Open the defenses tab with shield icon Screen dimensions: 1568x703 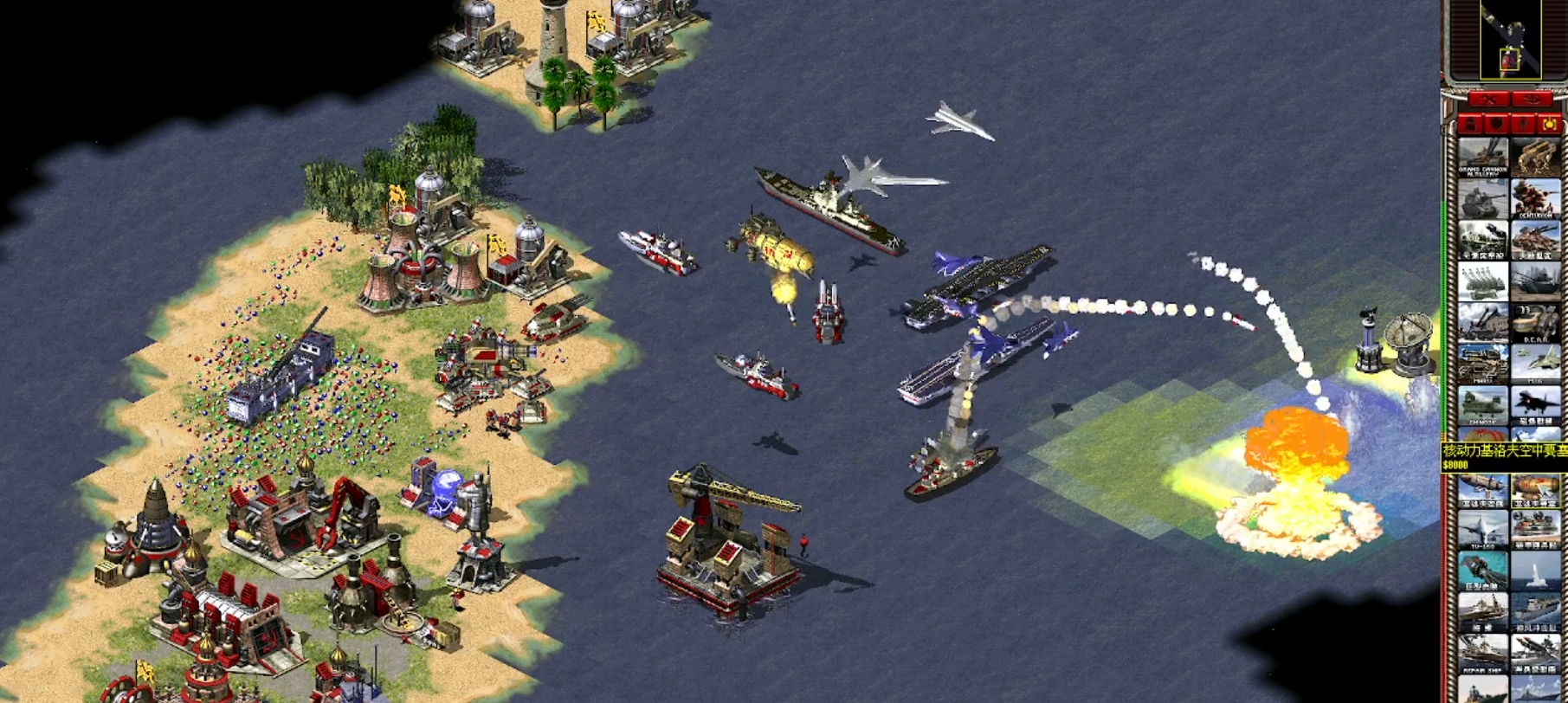tap(1495, 125)
